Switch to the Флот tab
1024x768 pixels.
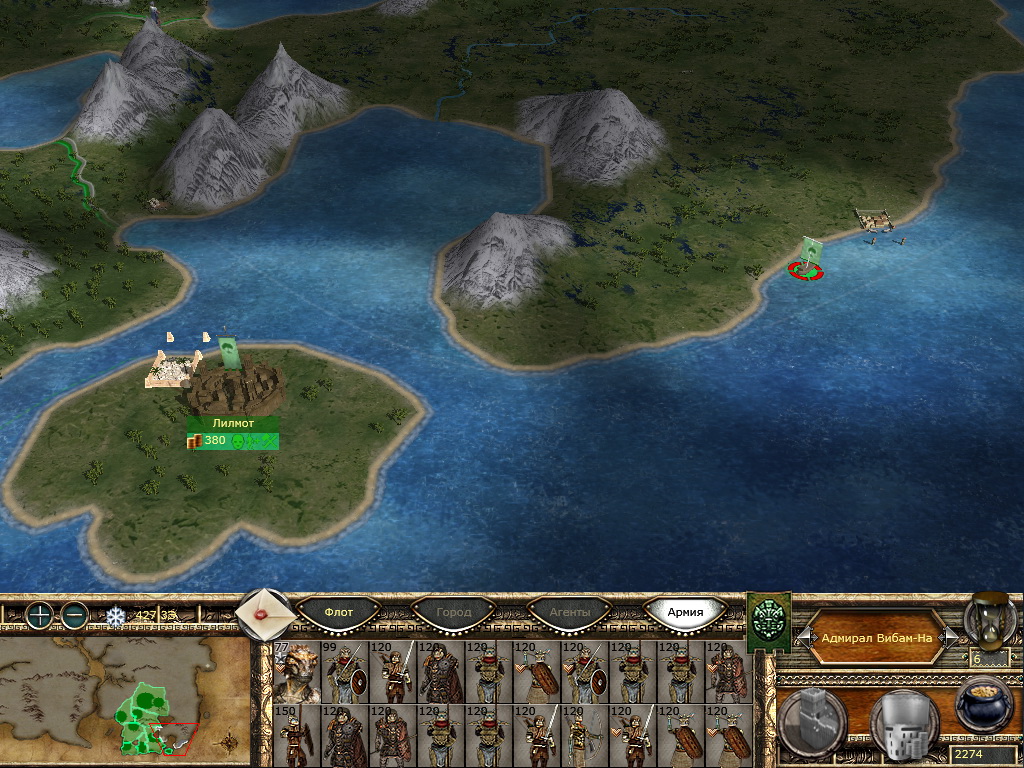340,612
